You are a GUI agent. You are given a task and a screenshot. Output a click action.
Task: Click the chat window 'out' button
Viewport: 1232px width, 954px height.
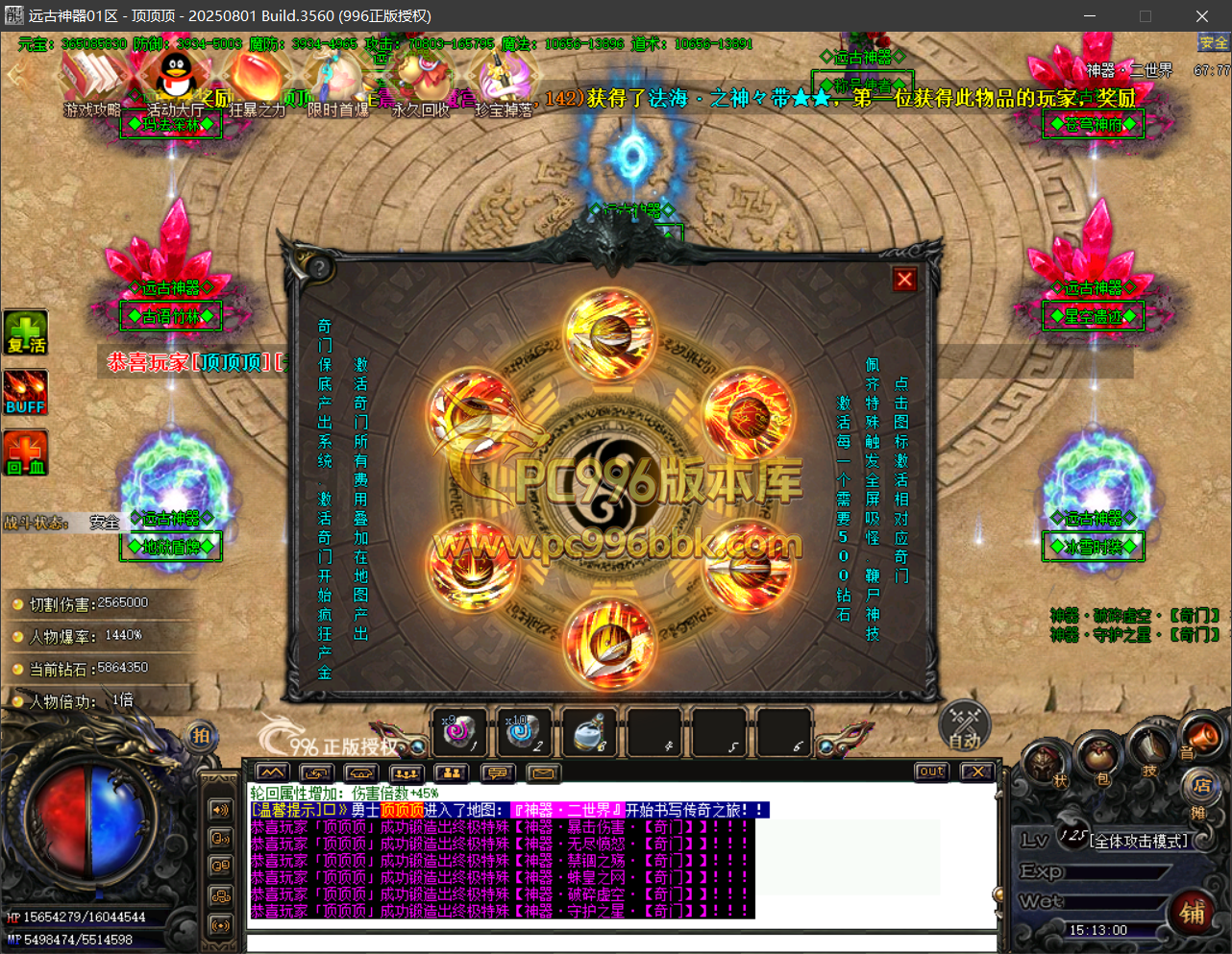pyautogui.click(x=931, y=771)
